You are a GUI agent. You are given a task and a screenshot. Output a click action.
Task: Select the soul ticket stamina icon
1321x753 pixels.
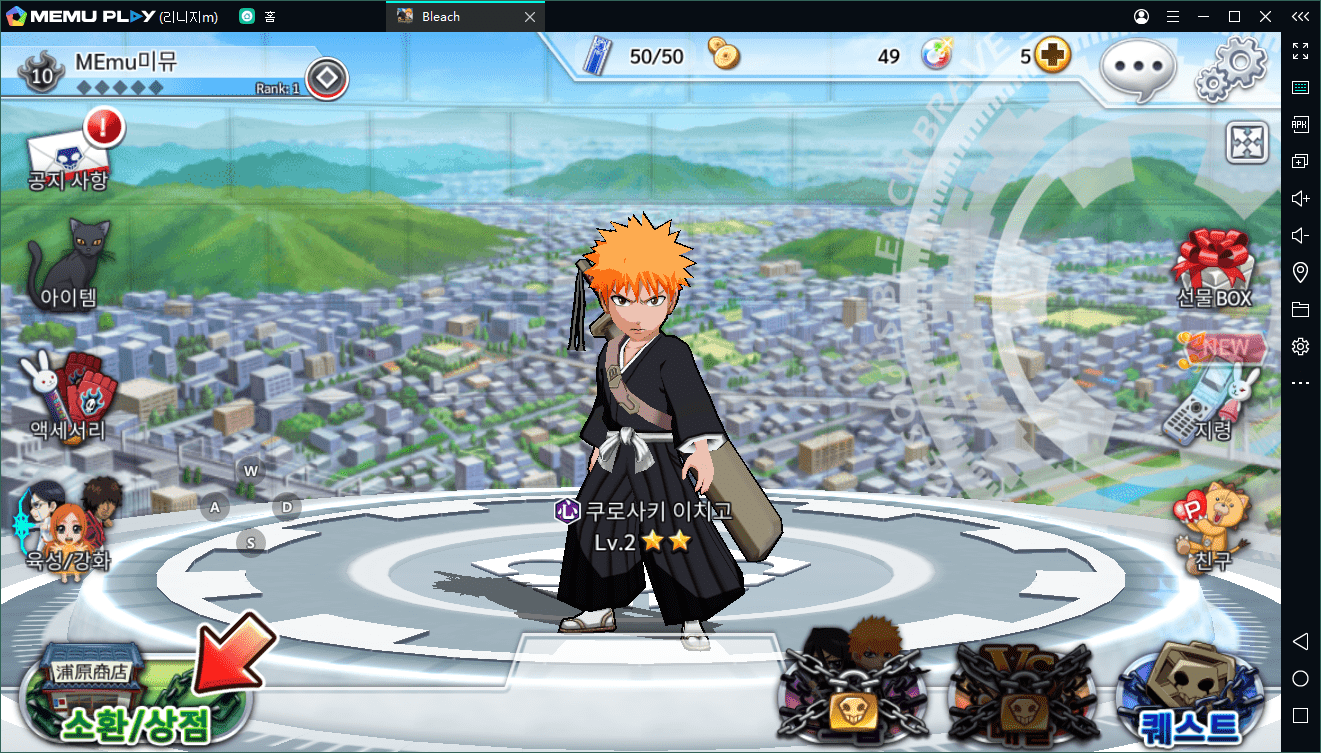[x=597, y=56]
